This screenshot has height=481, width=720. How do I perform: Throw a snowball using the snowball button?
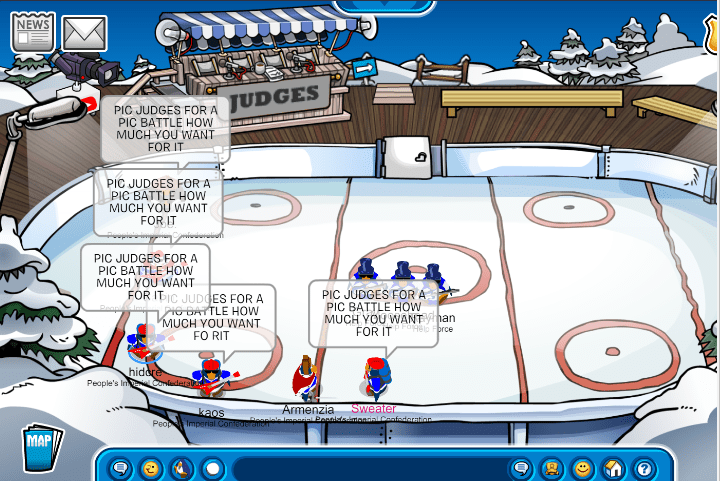click(212, 467)
